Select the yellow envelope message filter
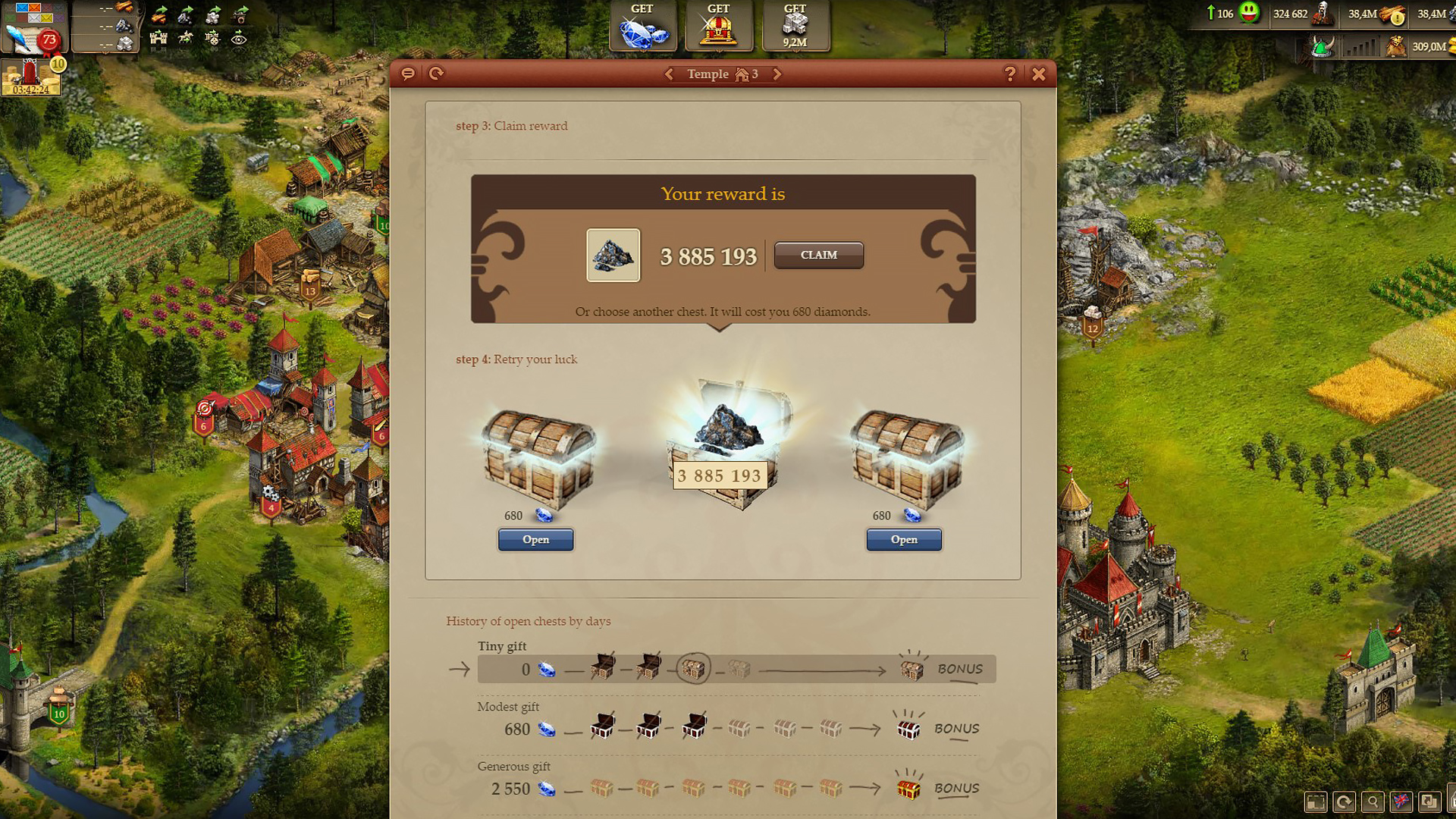Screen dimensions: 1456x819 [x=47, y=18]
